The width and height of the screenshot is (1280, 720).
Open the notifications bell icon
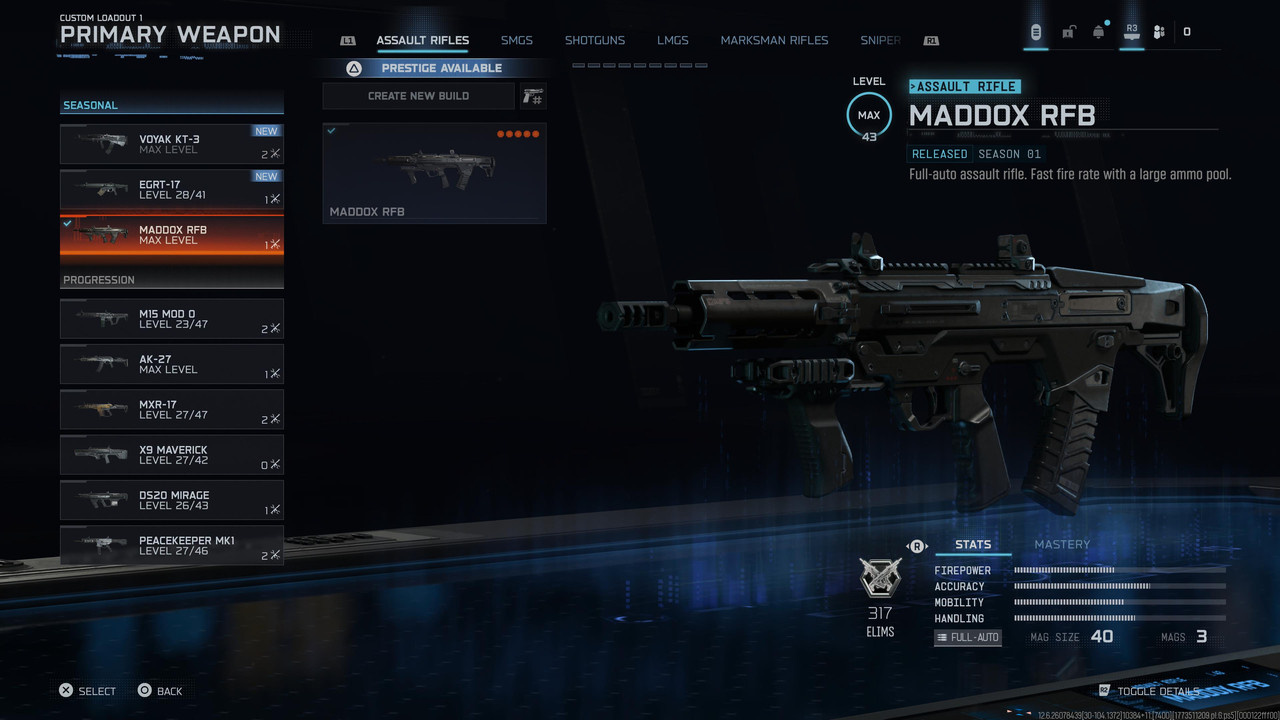pyautogui.click(x=1098, y=32)
